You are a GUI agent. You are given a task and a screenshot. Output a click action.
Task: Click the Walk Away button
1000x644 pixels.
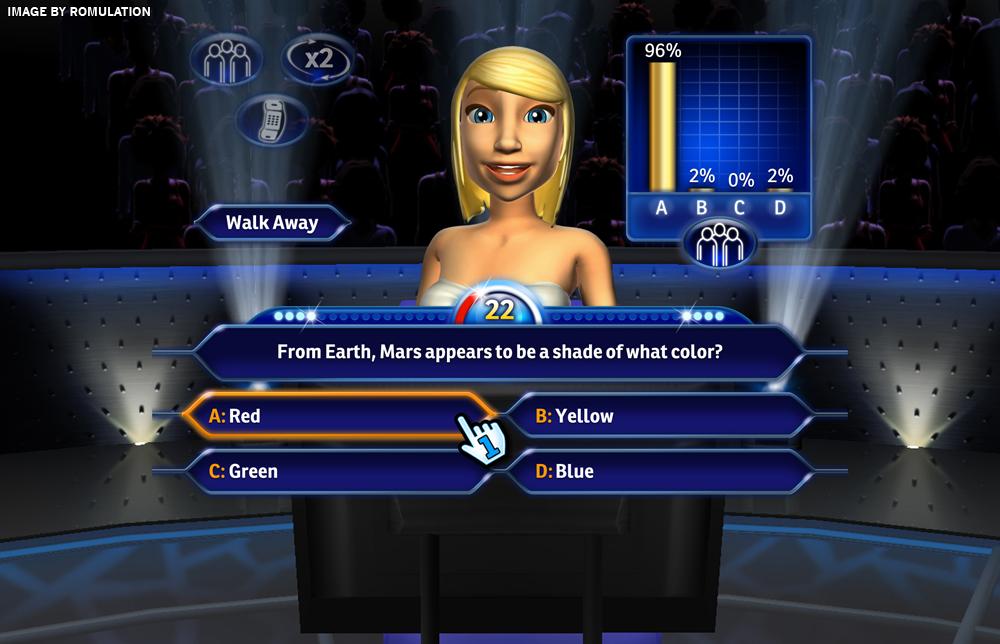(x=271, y=222)
